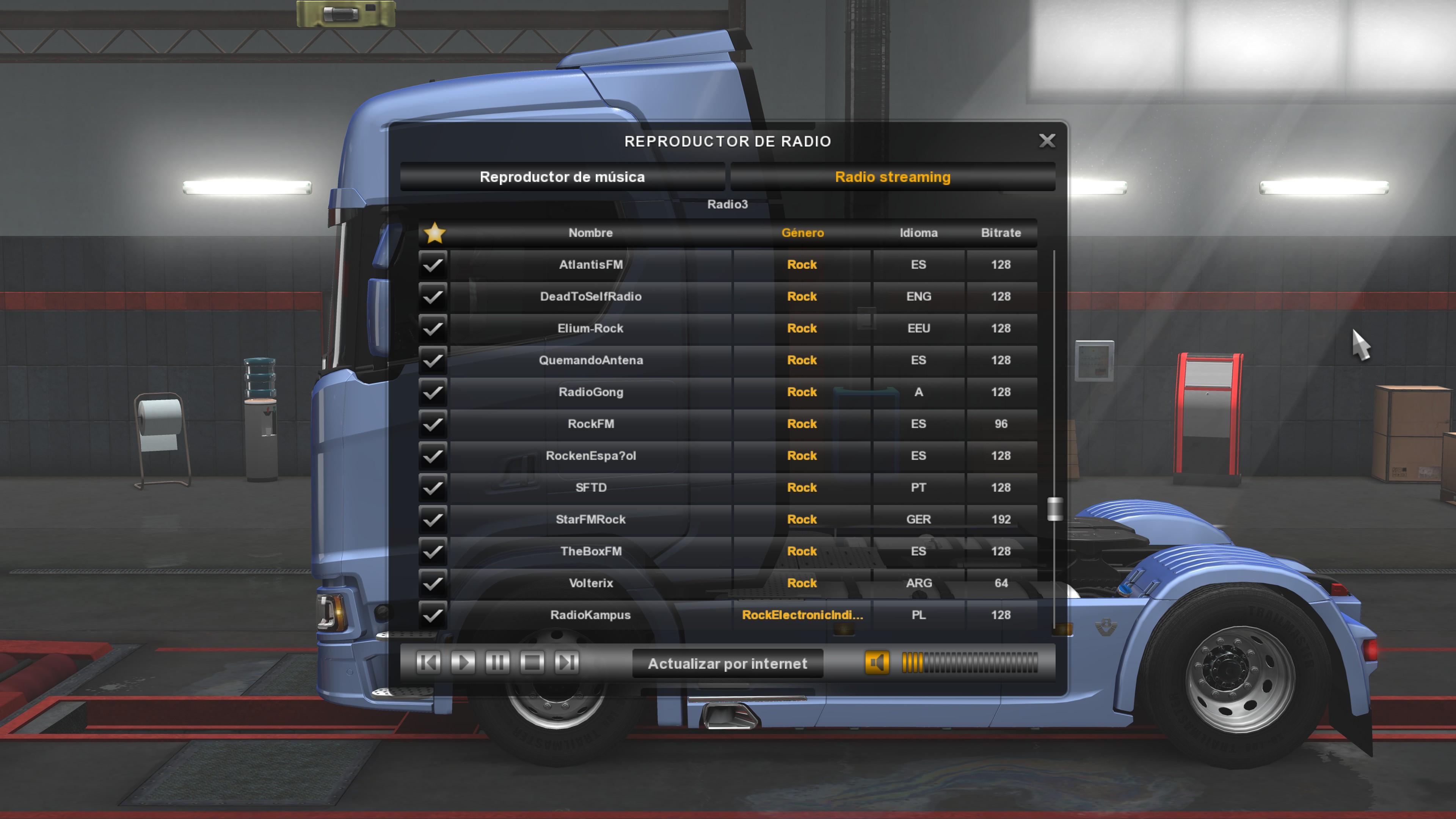The width and height of the screenshot is (1456, 819).
Task: Toggle favorite checkbox for RockFM
Action: [x=433, y=424]
